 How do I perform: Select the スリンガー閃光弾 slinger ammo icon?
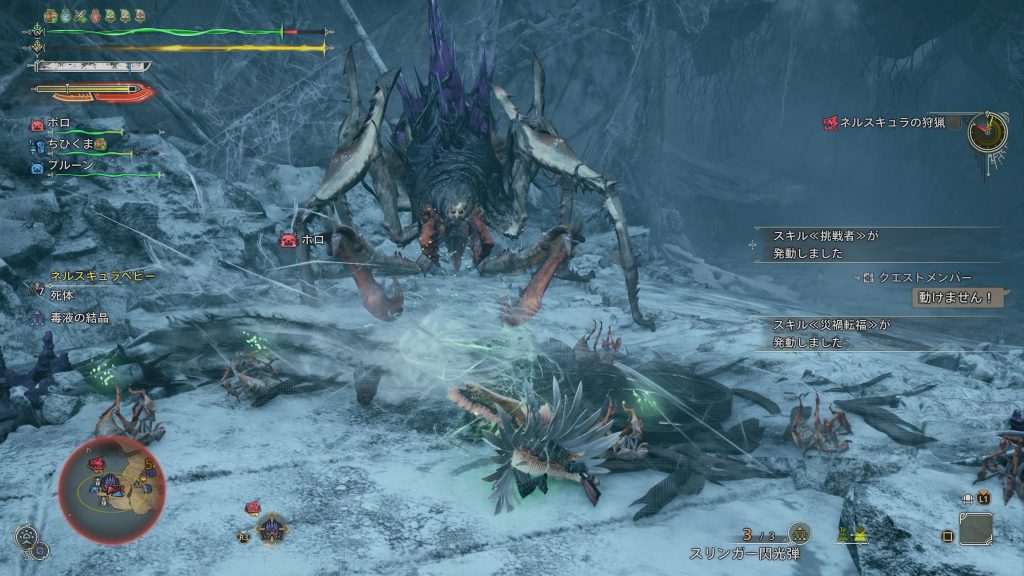pos(799,533)
